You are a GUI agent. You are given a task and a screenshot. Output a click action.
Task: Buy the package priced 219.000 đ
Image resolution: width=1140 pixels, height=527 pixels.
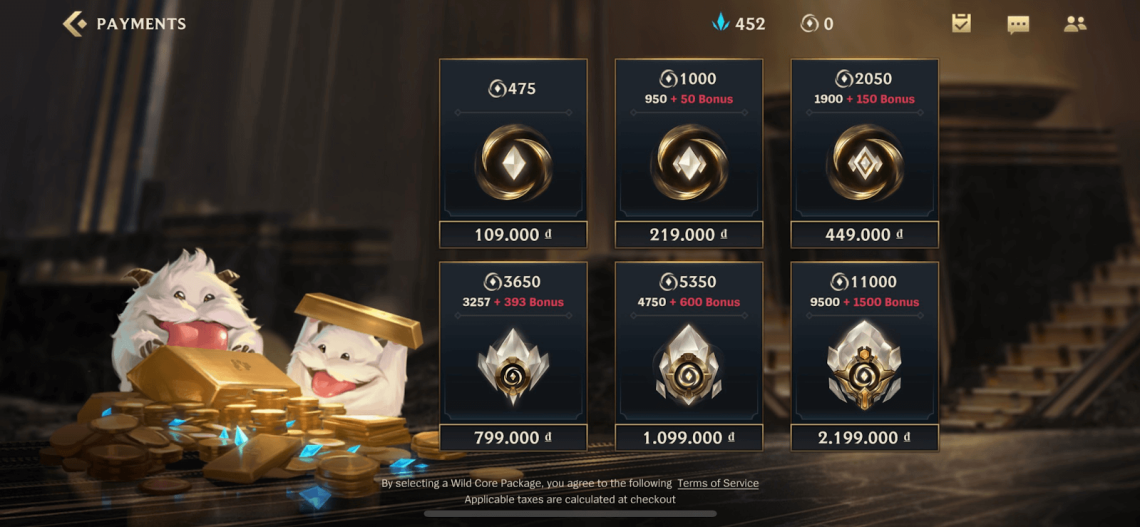click(688, 235)
